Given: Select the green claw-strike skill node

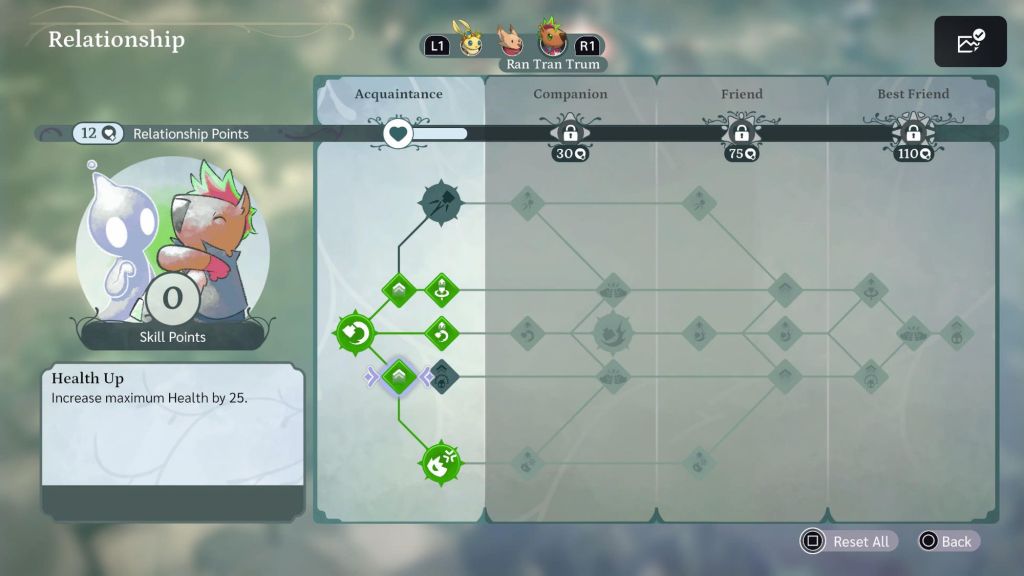Looking at the screenshot, I should pos(440,463).
